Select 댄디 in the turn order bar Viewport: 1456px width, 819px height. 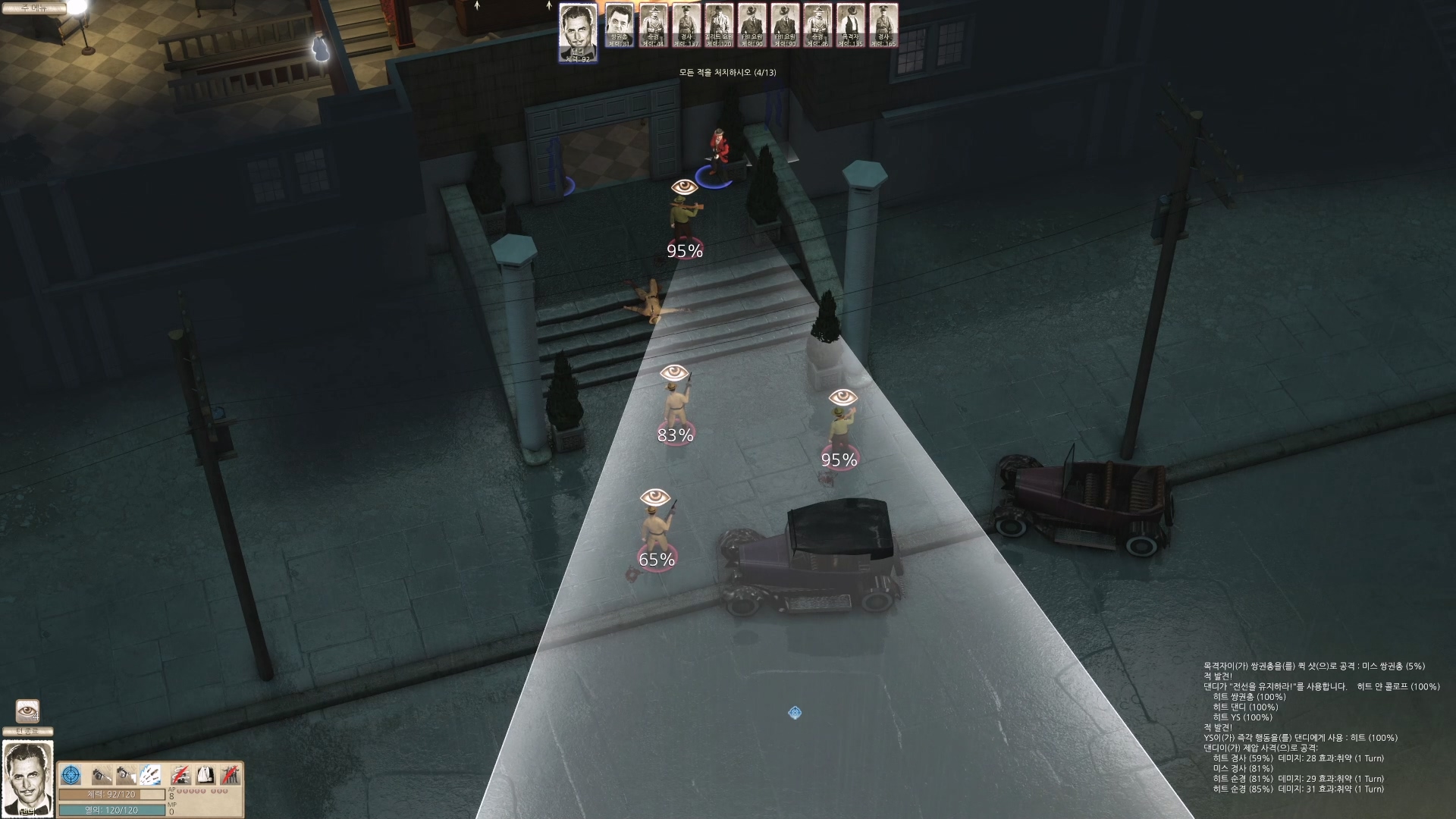tap(578, 33)
